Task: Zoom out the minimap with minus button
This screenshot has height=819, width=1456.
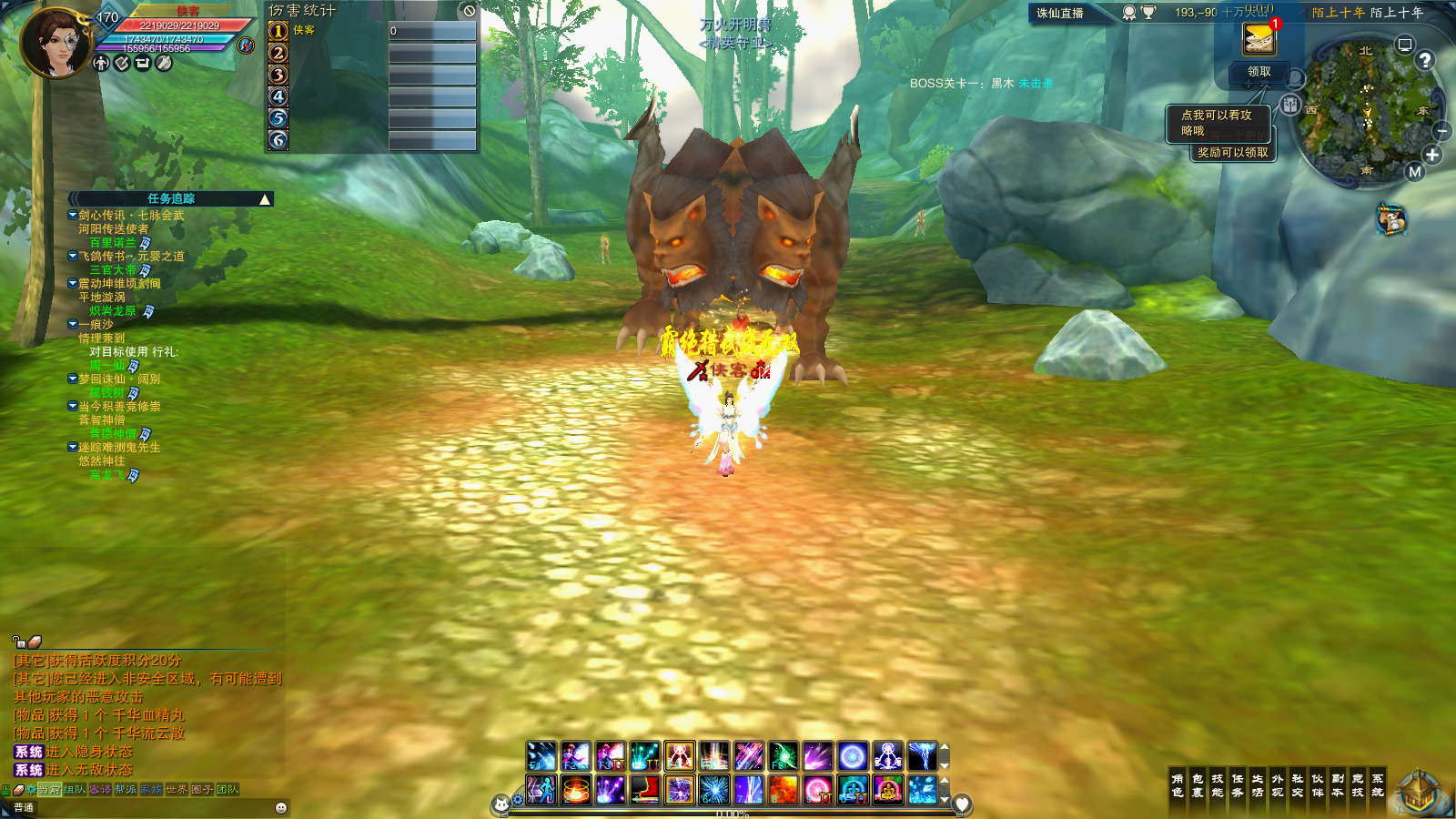Action: [x=1441, y=132]
